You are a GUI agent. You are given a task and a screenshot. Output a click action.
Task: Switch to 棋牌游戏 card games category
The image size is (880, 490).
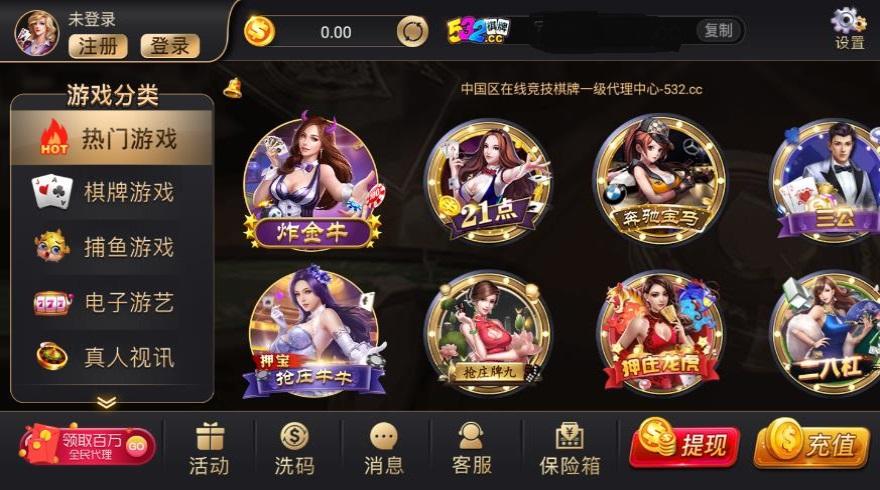pos(112,193)
